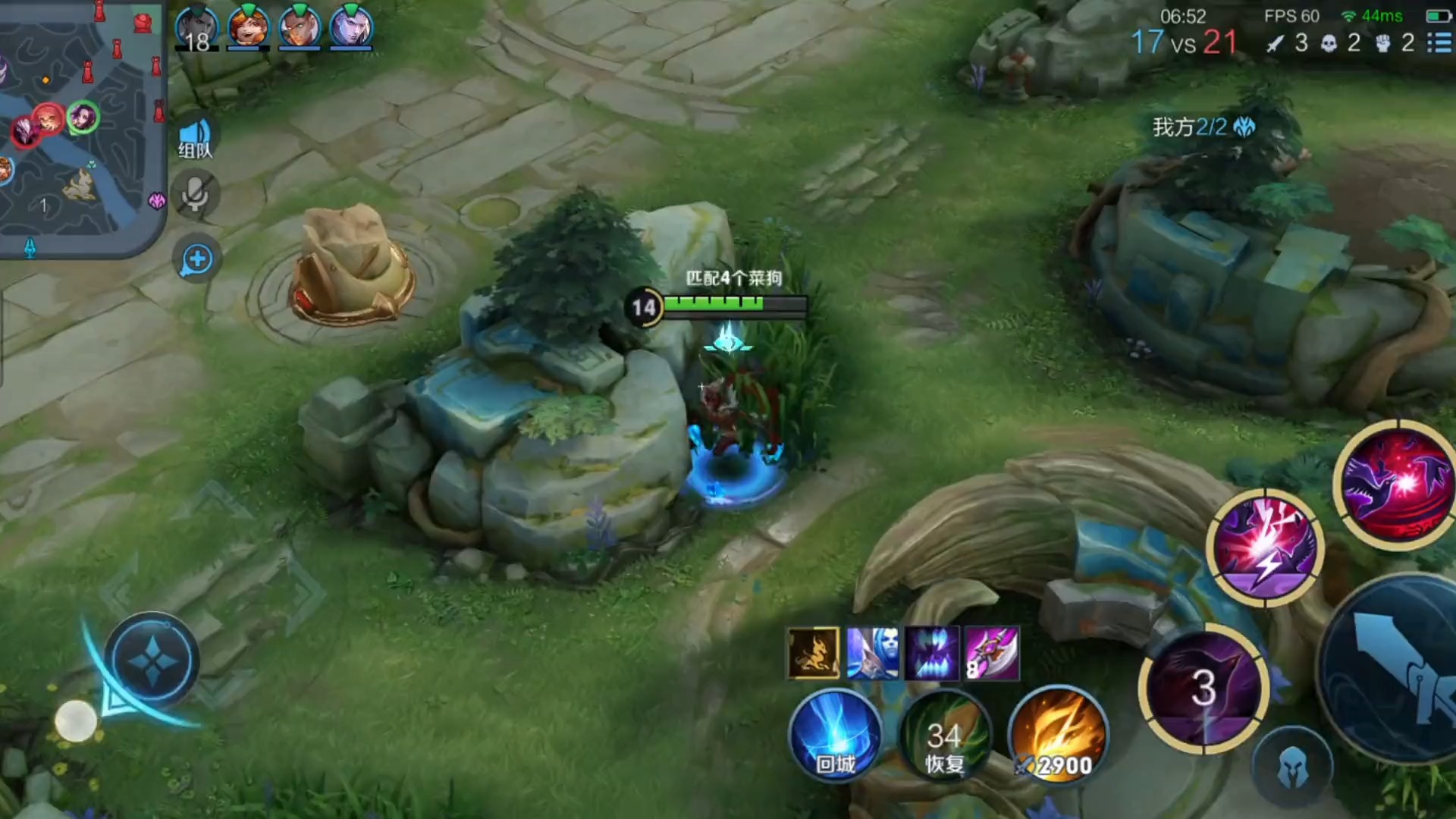The image size is (1456, 819).
Task: Tap the movement joystick center
Action: tap(152, 661)
